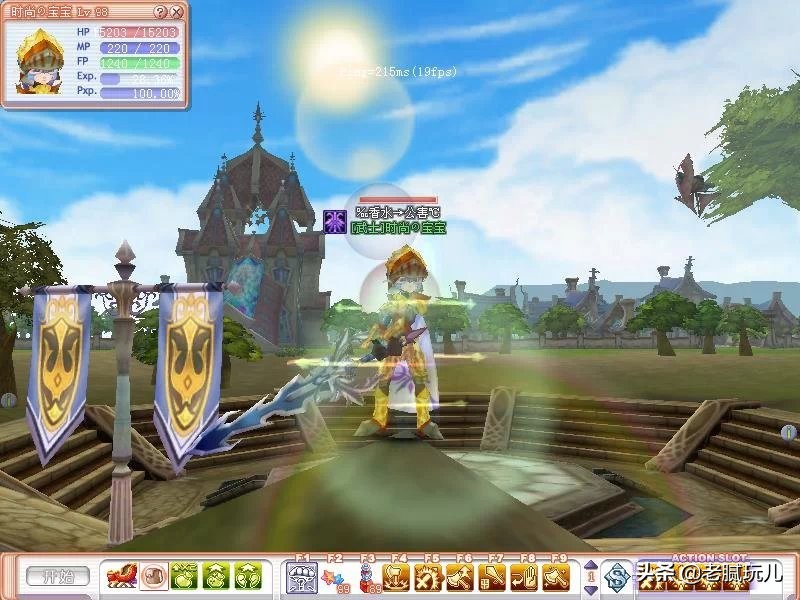
Task: Open help for the status window
Action: coord(161,12)
